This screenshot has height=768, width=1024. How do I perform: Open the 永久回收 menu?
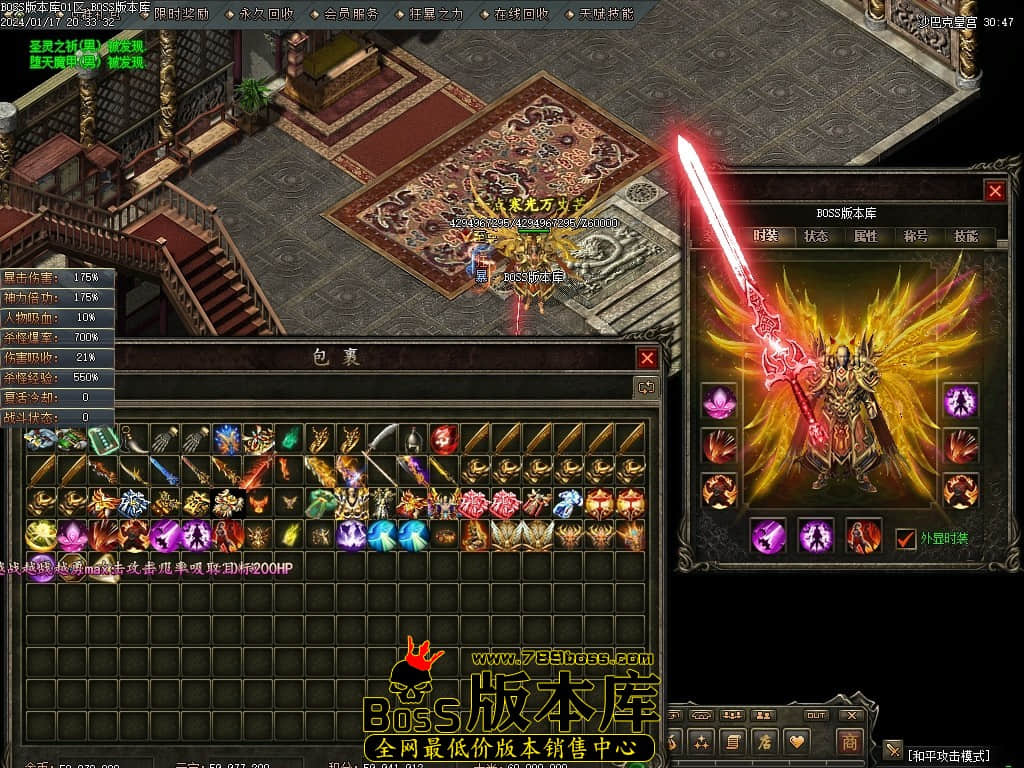point(267,14)
